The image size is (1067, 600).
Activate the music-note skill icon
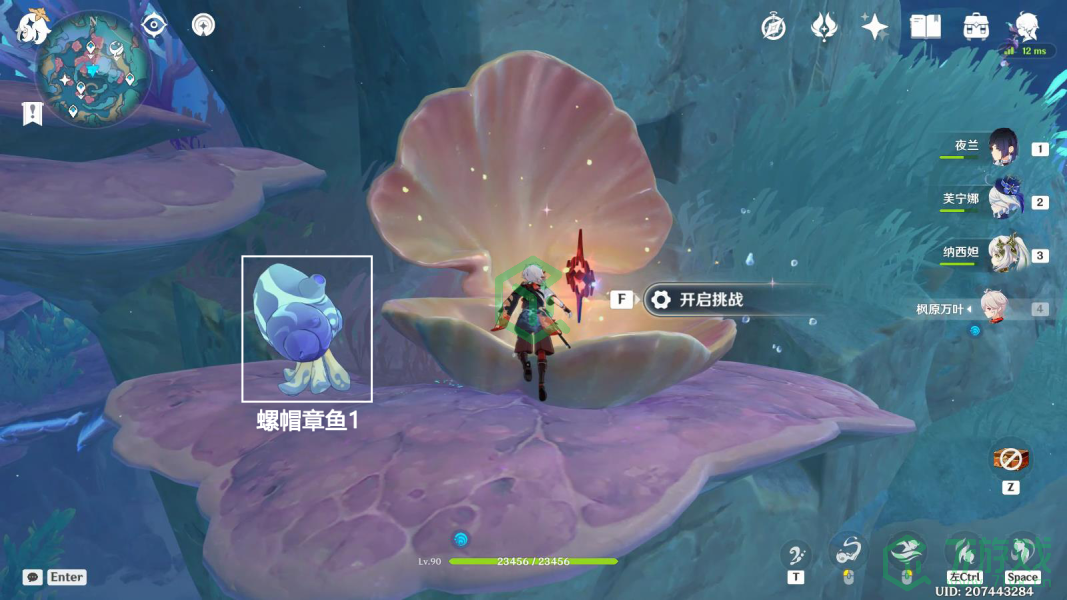pyautogui.click(x=796, y=554)
